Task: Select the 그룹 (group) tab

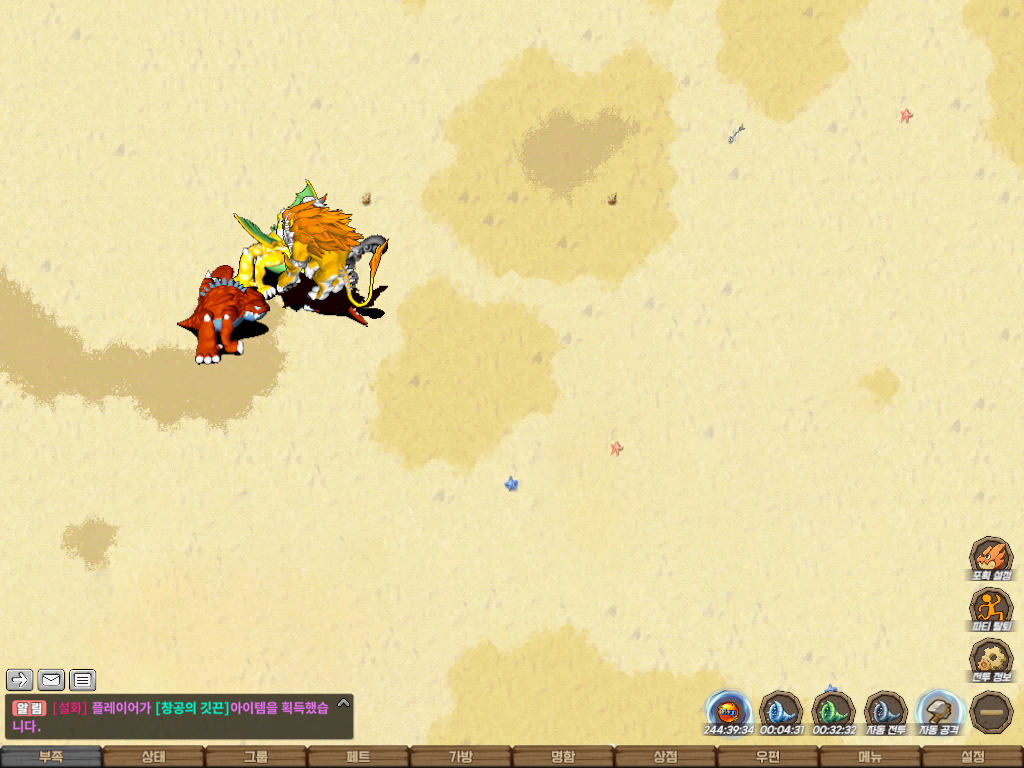Action: tap(256, 757)
